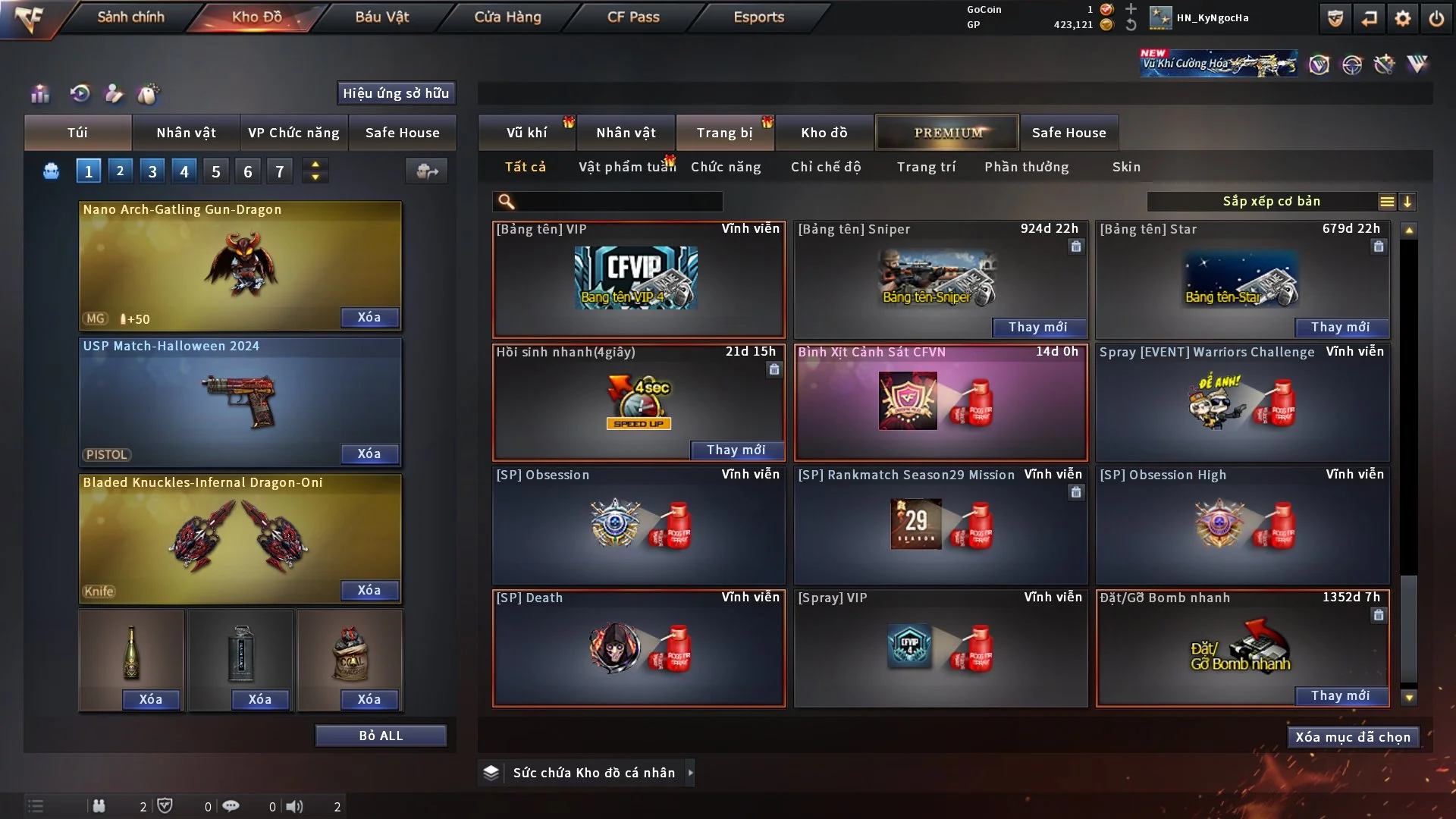
Task: Click the inventory search field
Action: (618, 201)
